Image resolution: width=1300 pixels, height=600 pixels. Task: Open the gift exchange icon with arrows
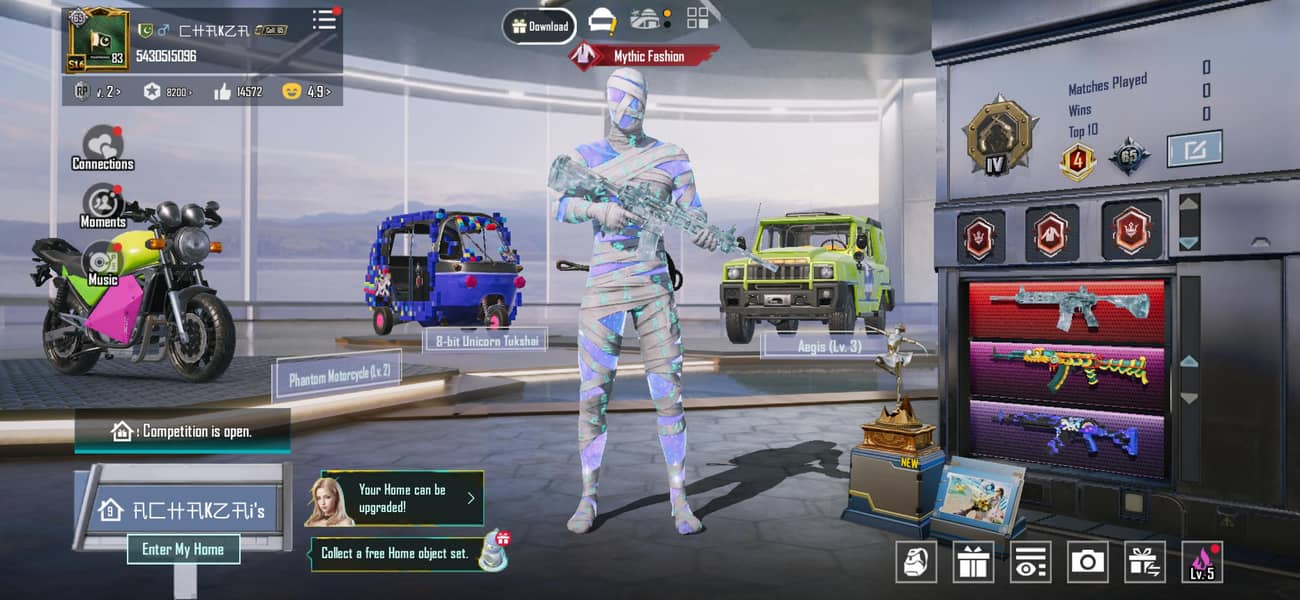coord(1145,562)
